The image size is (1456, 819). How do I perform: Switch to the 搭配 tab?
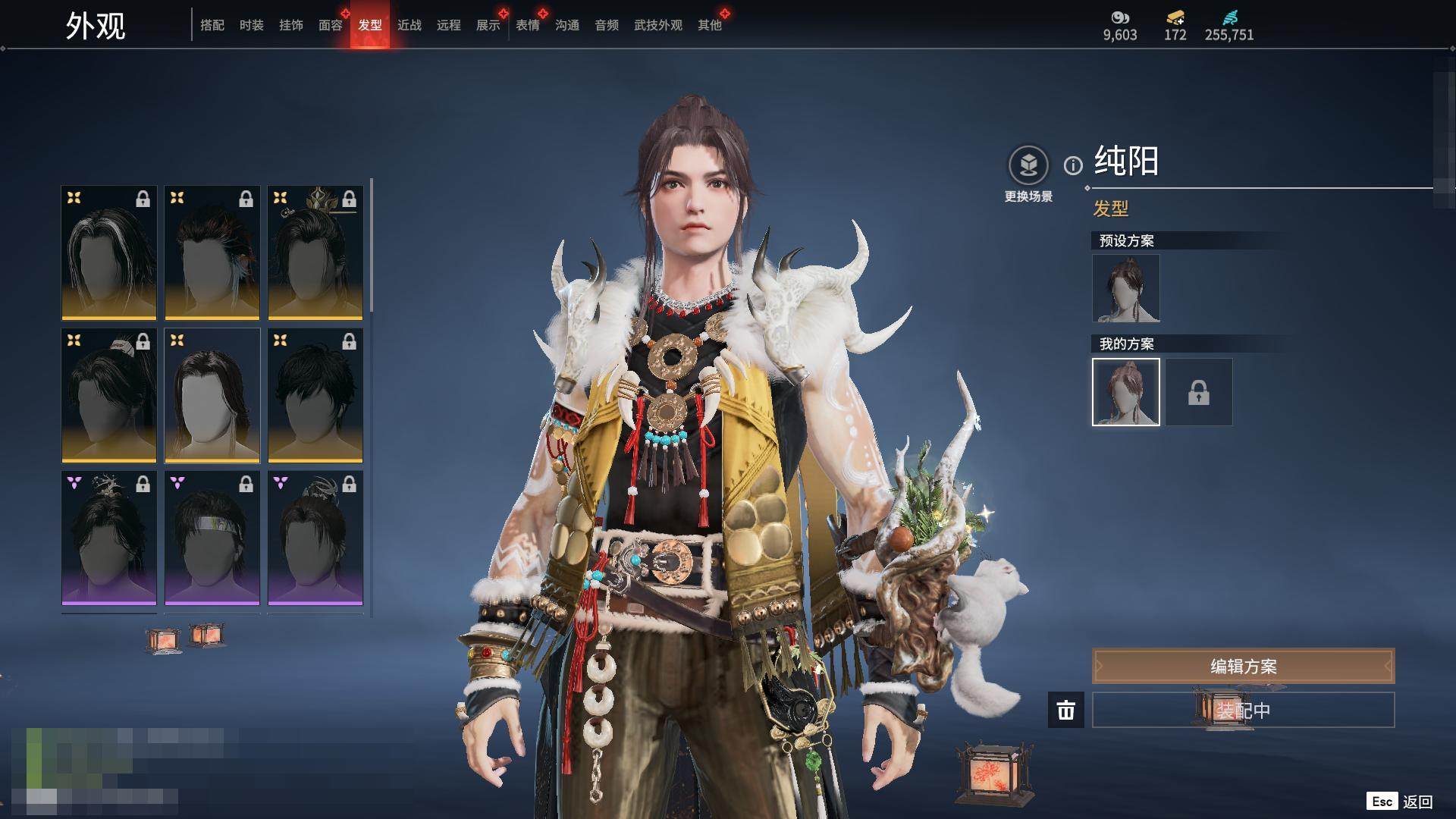tap(212, 25)
